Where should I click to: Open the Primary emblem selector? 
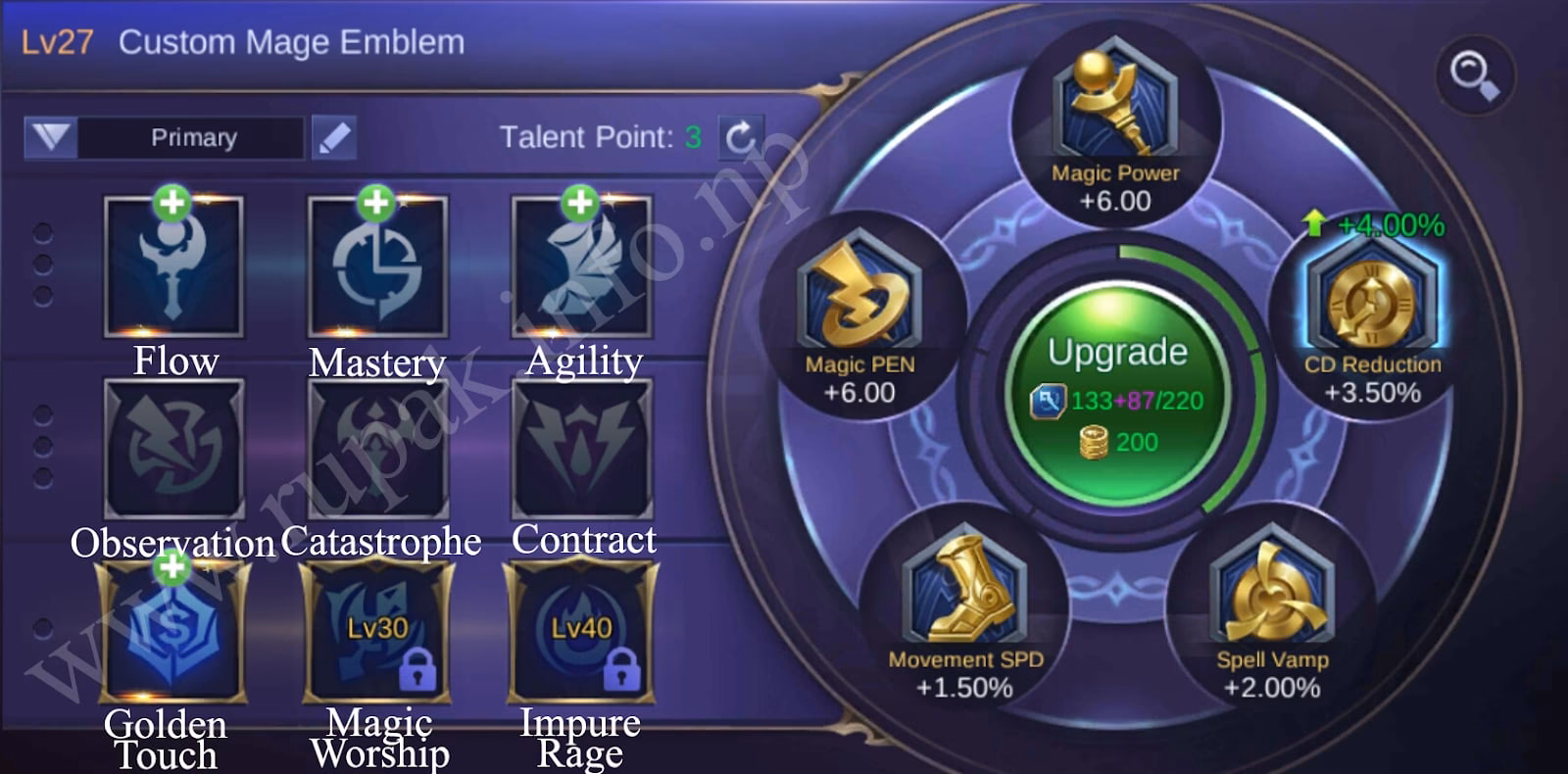pos(192,137)
